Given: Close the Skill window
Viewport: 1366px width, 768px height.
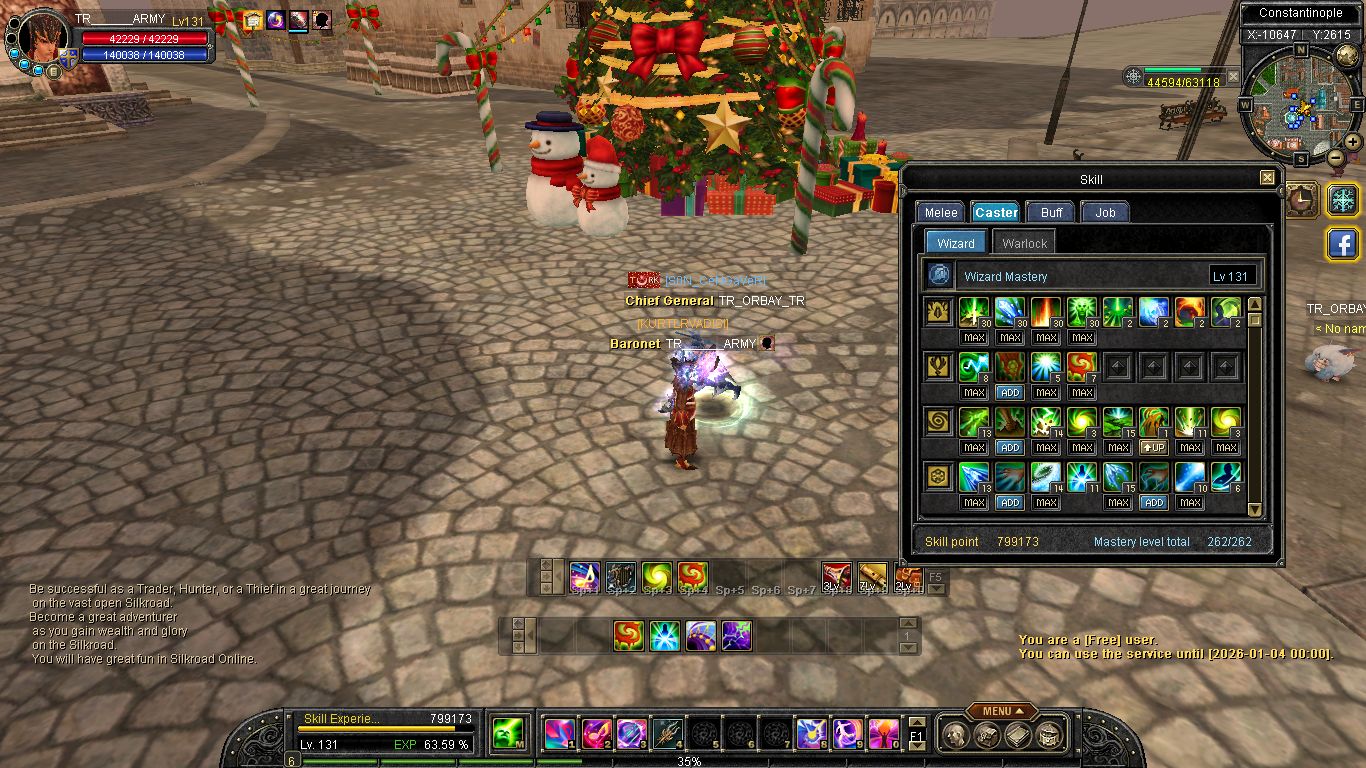Looking at the screenshot, I should [1267, 178].
